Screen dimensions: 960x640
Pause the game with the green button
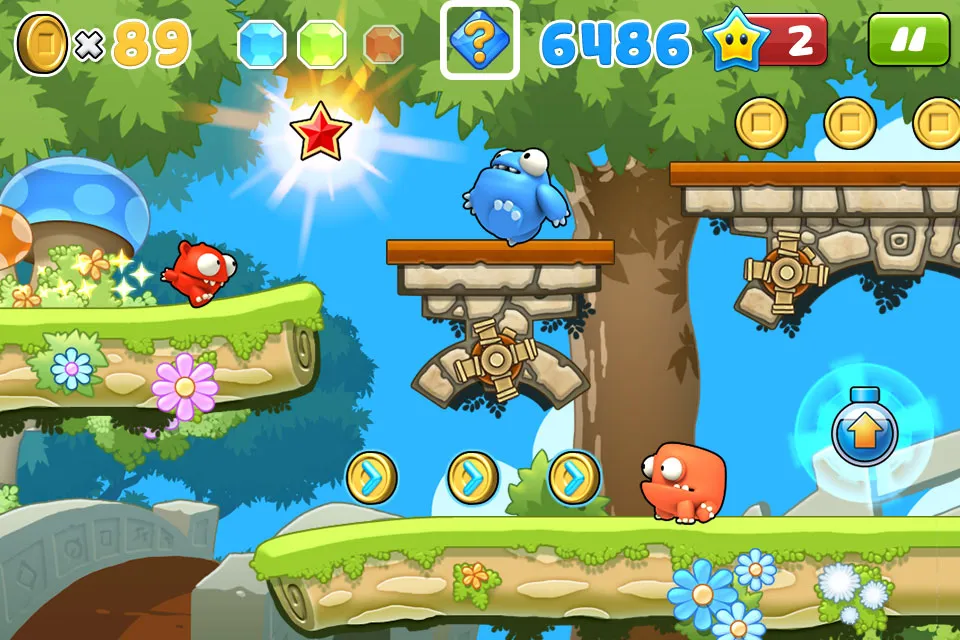(x=908, y=40)
